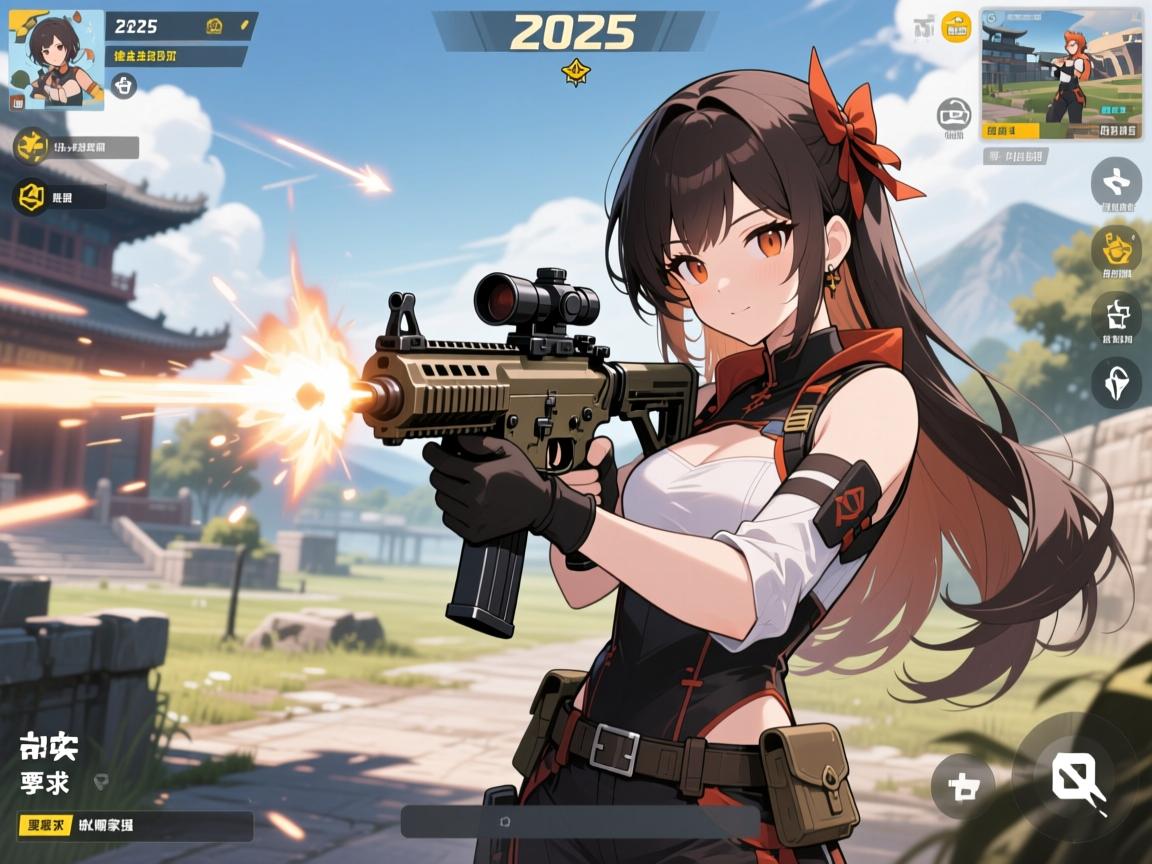Click the gray circular icon left of preview
Viewport: 1152px width, 864px height.
tap(953, 116)
